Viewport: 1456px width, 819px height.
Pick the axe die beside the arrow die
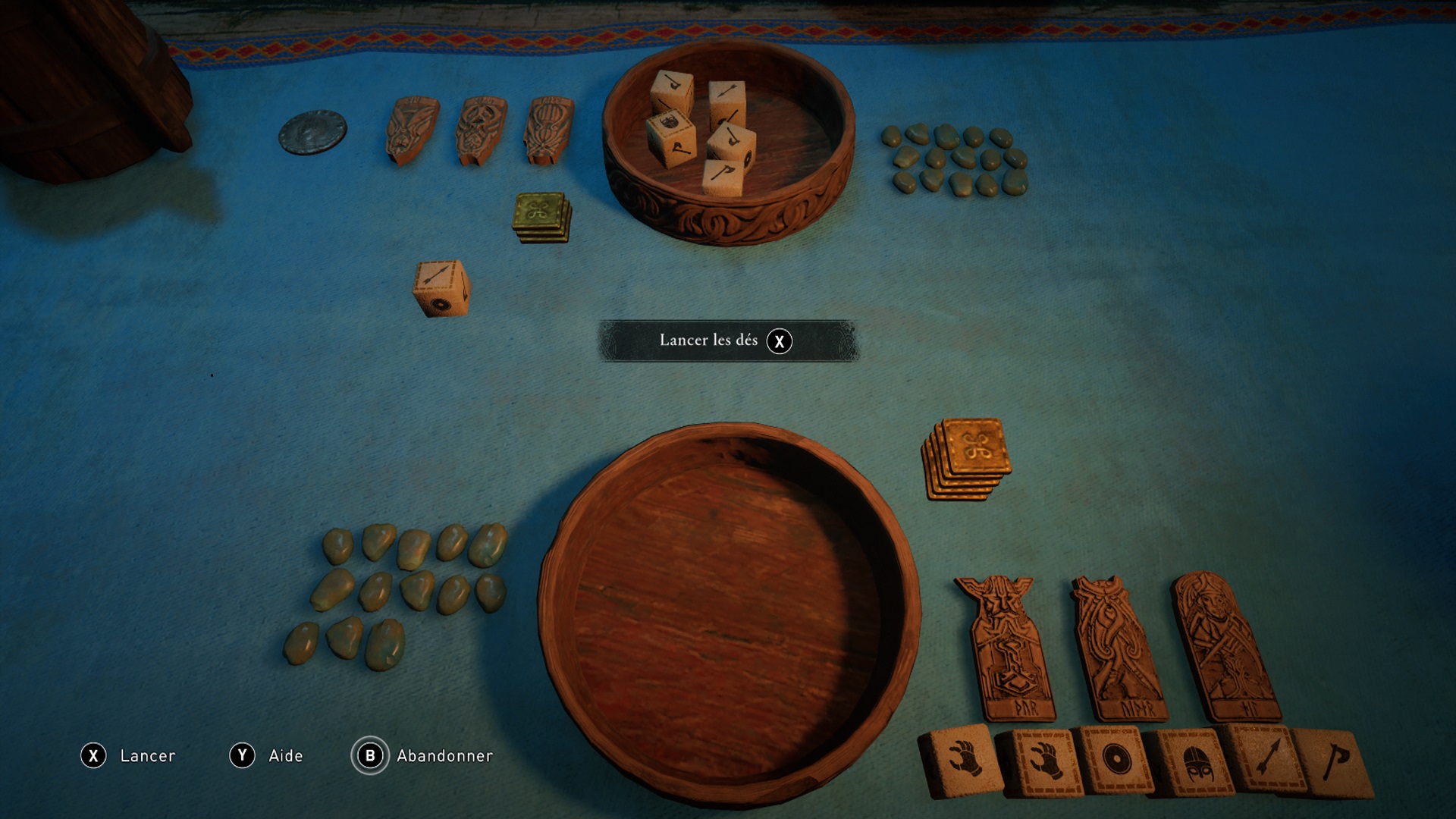tap(1333, 763)
